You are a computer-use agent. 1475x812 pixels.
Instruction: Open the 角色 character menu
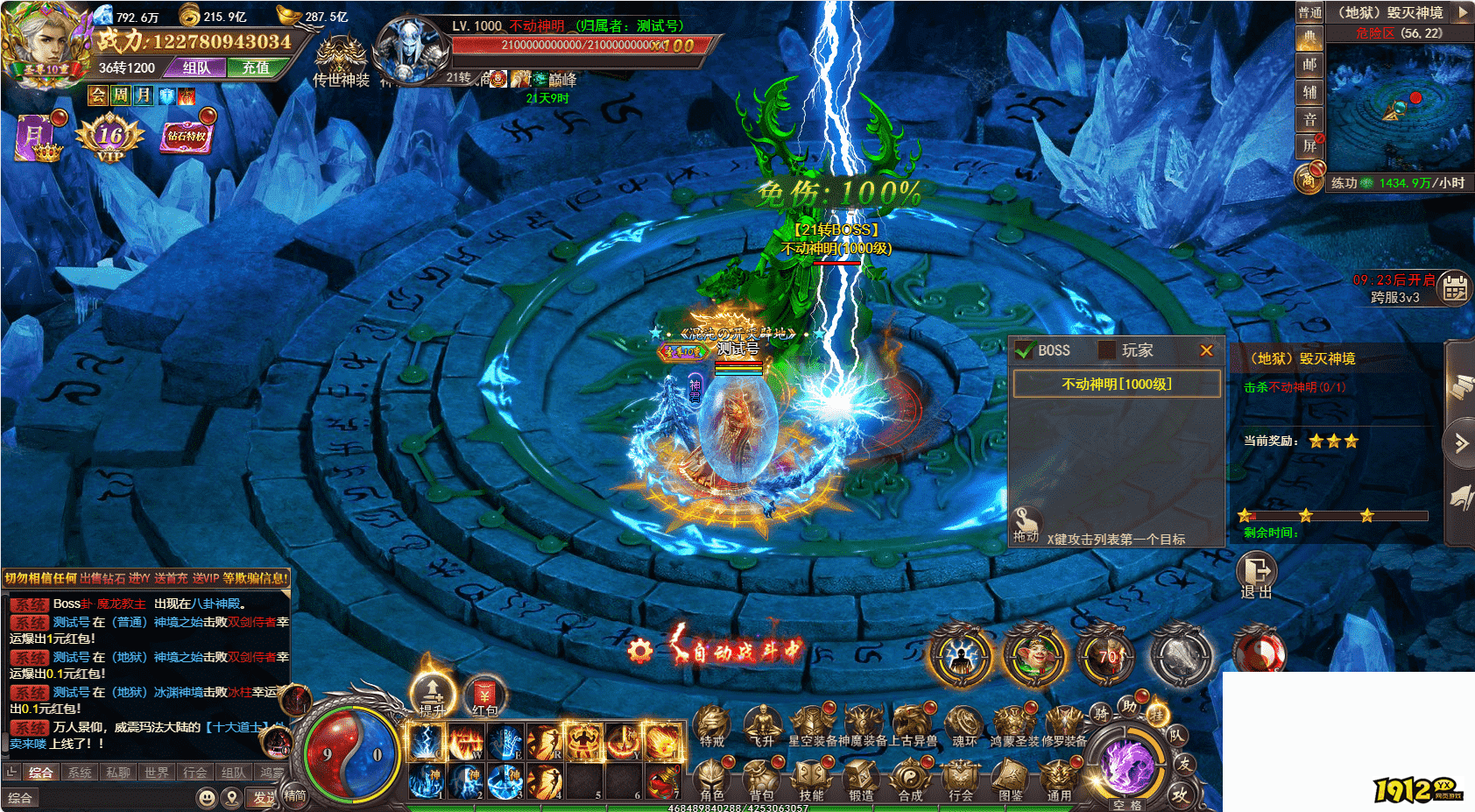point(711,778)
